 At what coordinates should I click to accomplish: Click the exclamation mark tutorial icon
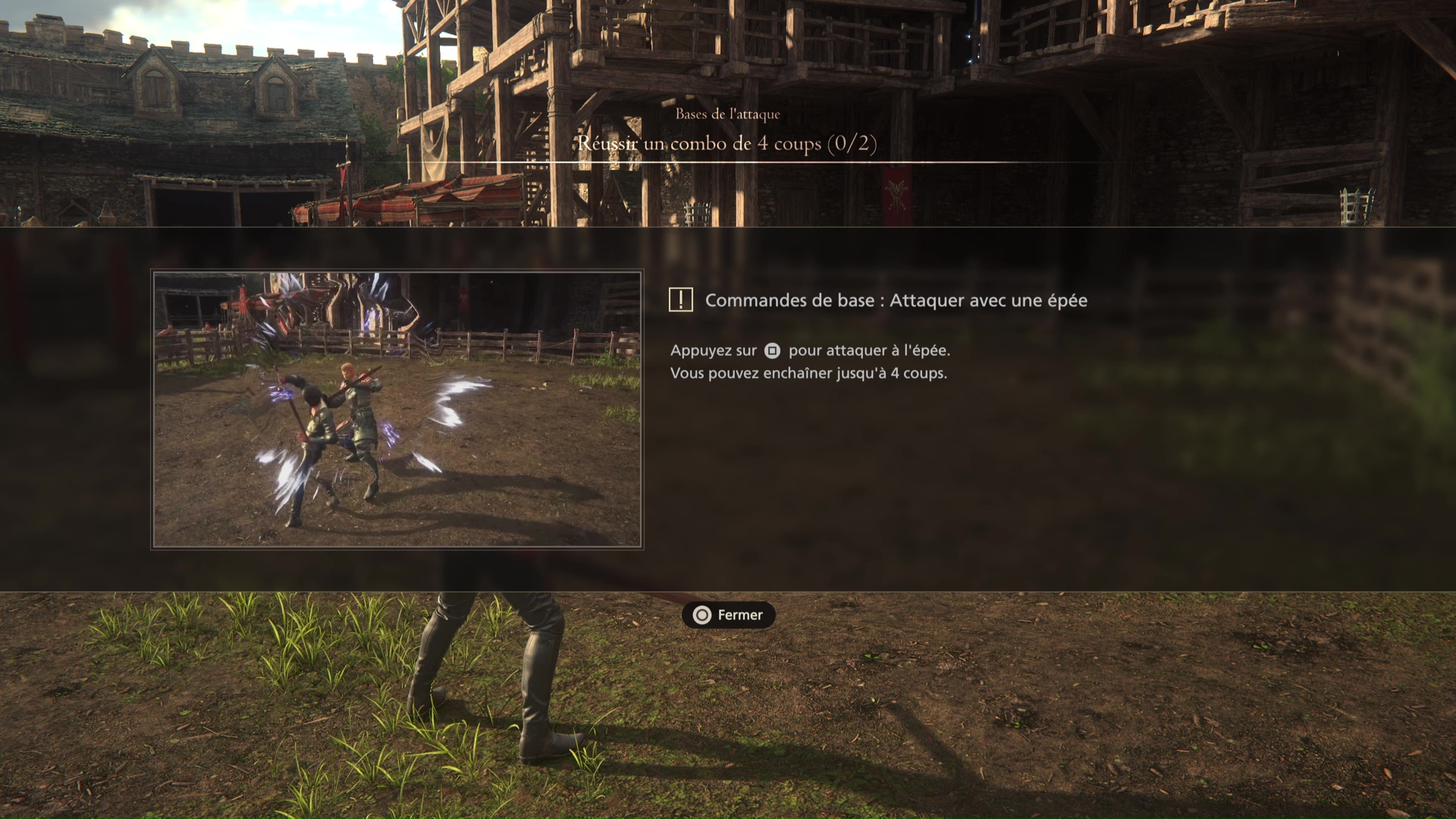pos(680,300)
